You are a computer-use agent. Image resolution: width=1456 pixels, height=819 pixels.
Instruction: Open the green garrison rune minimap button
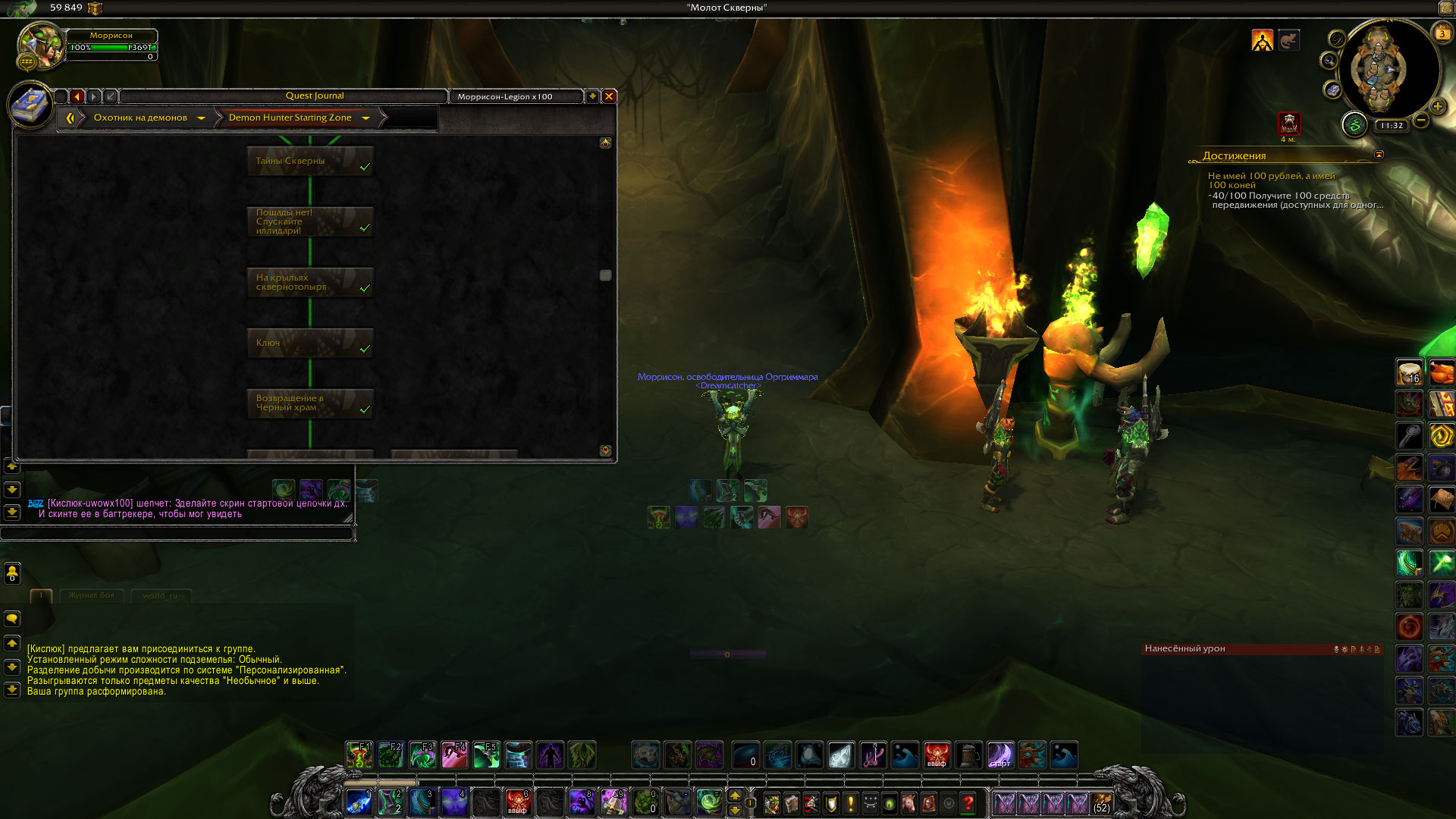tap(1354, 124)
